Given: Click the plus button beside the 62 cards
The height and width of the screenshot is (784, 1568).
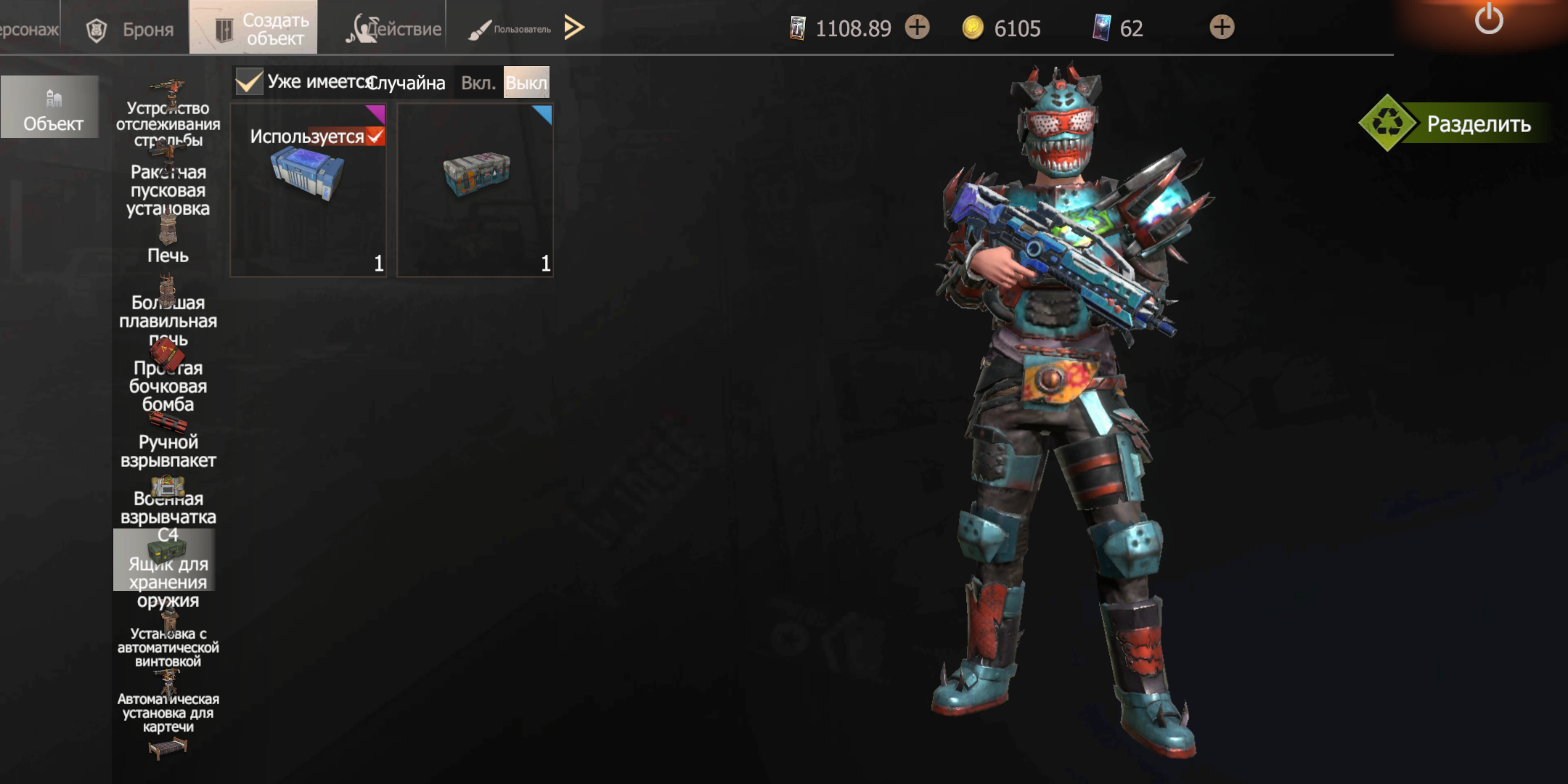Looking at the screenshot, I should point(1222,28).
